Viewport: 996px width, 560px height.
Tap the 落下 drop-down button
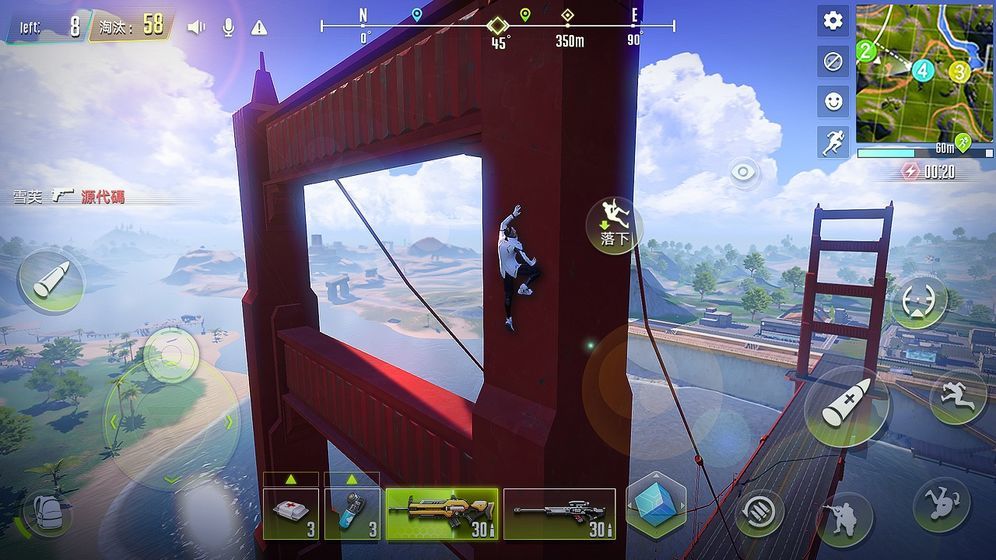(x=613, y=225)
